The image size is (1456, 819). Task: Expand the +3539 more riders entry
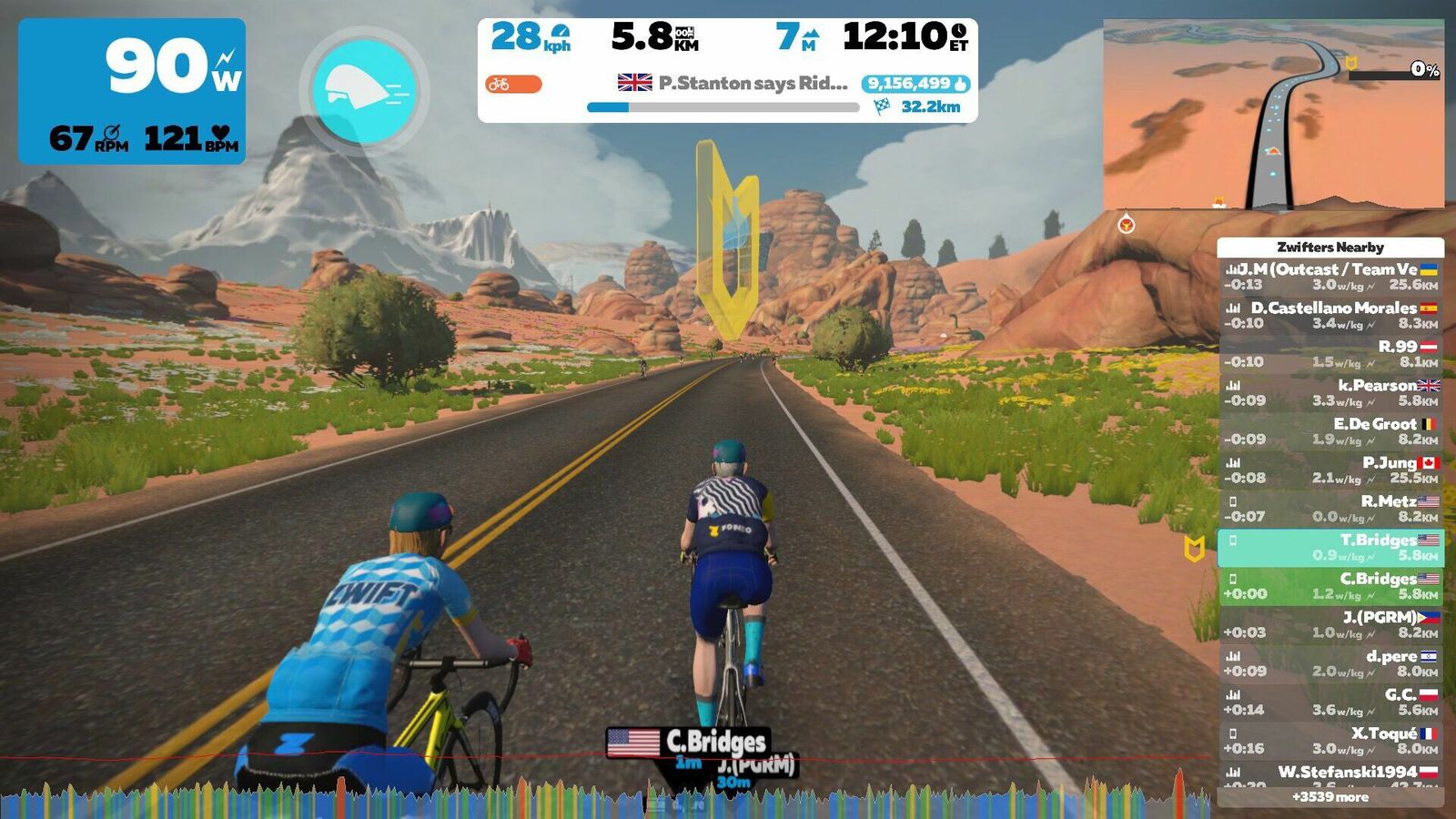tap(1330, 797)
